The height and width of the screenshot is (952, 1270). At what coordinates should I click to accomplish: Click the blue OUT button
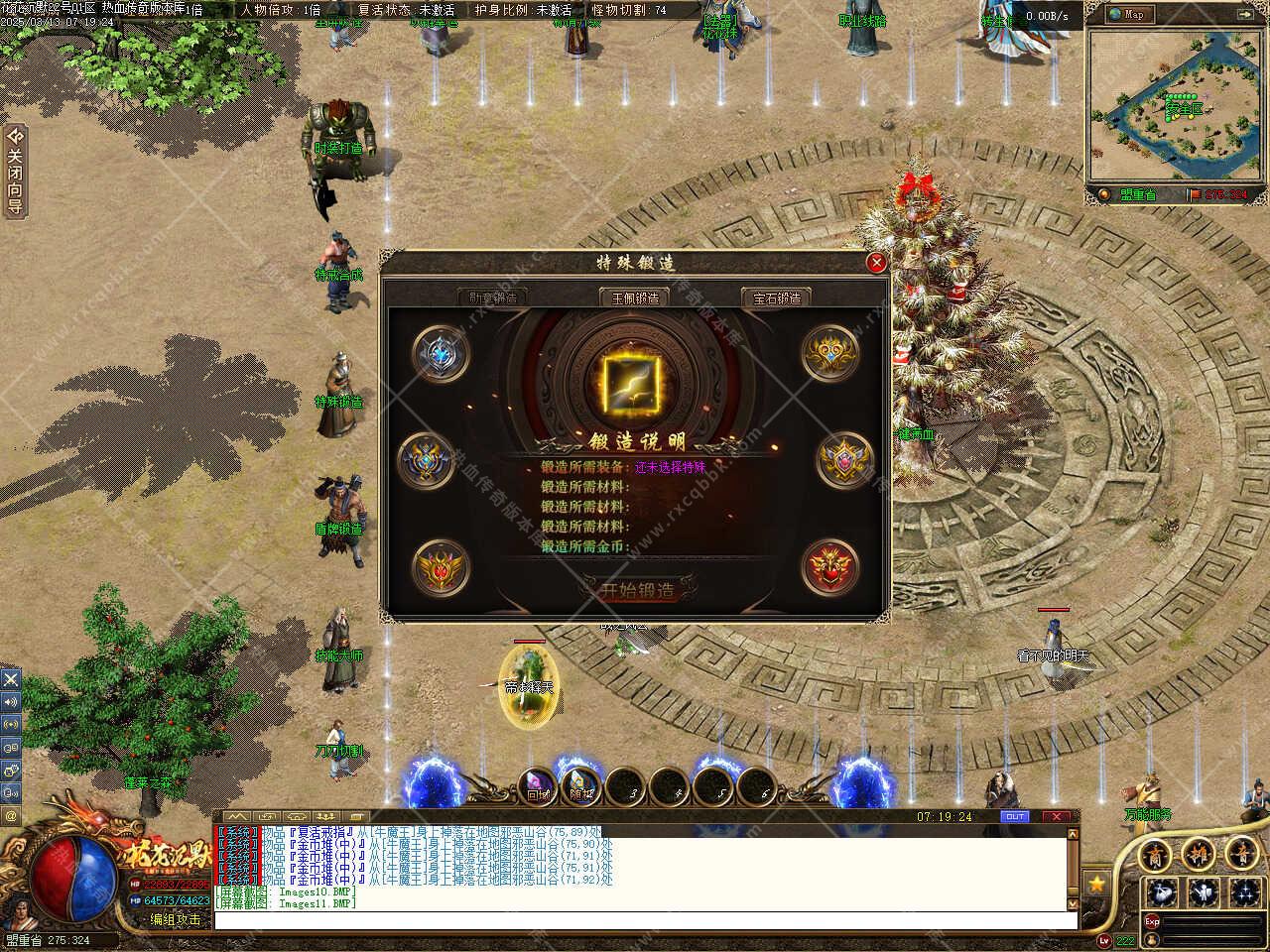click(1015, 817)
